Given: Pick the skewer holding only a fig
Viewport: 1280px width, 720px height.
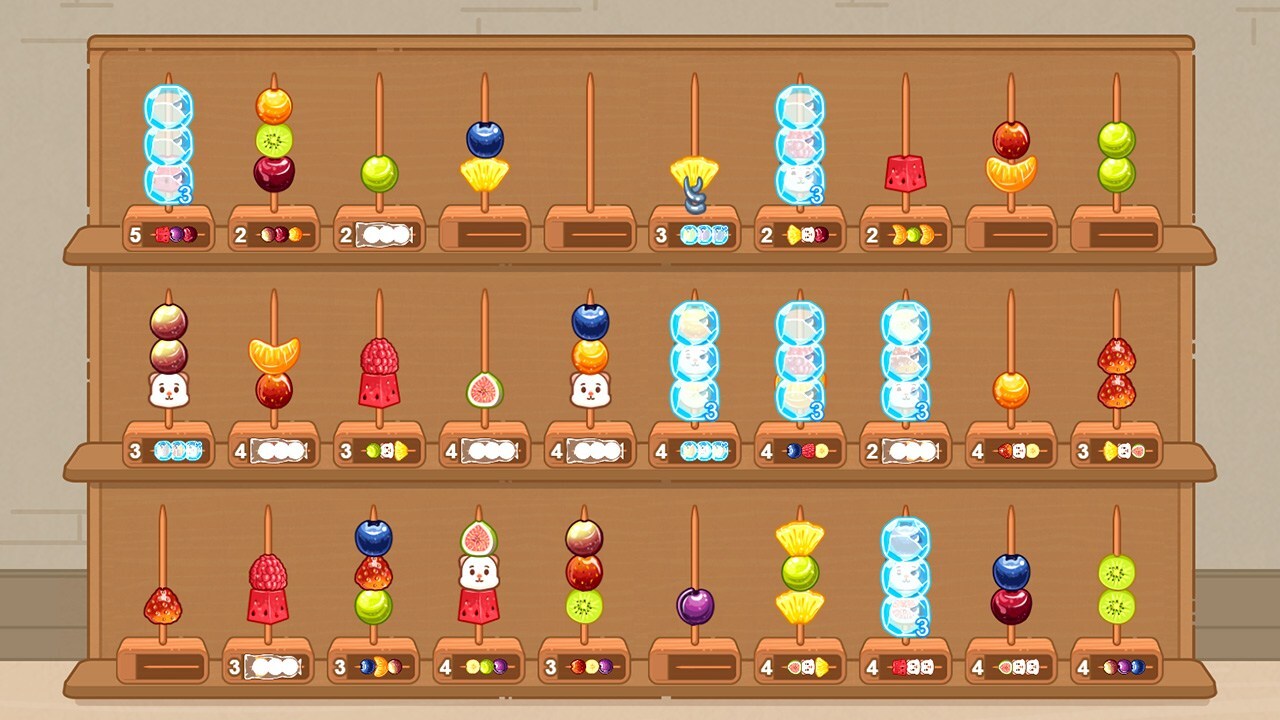Looking at the screenshot, I should (x=484, y=389).
